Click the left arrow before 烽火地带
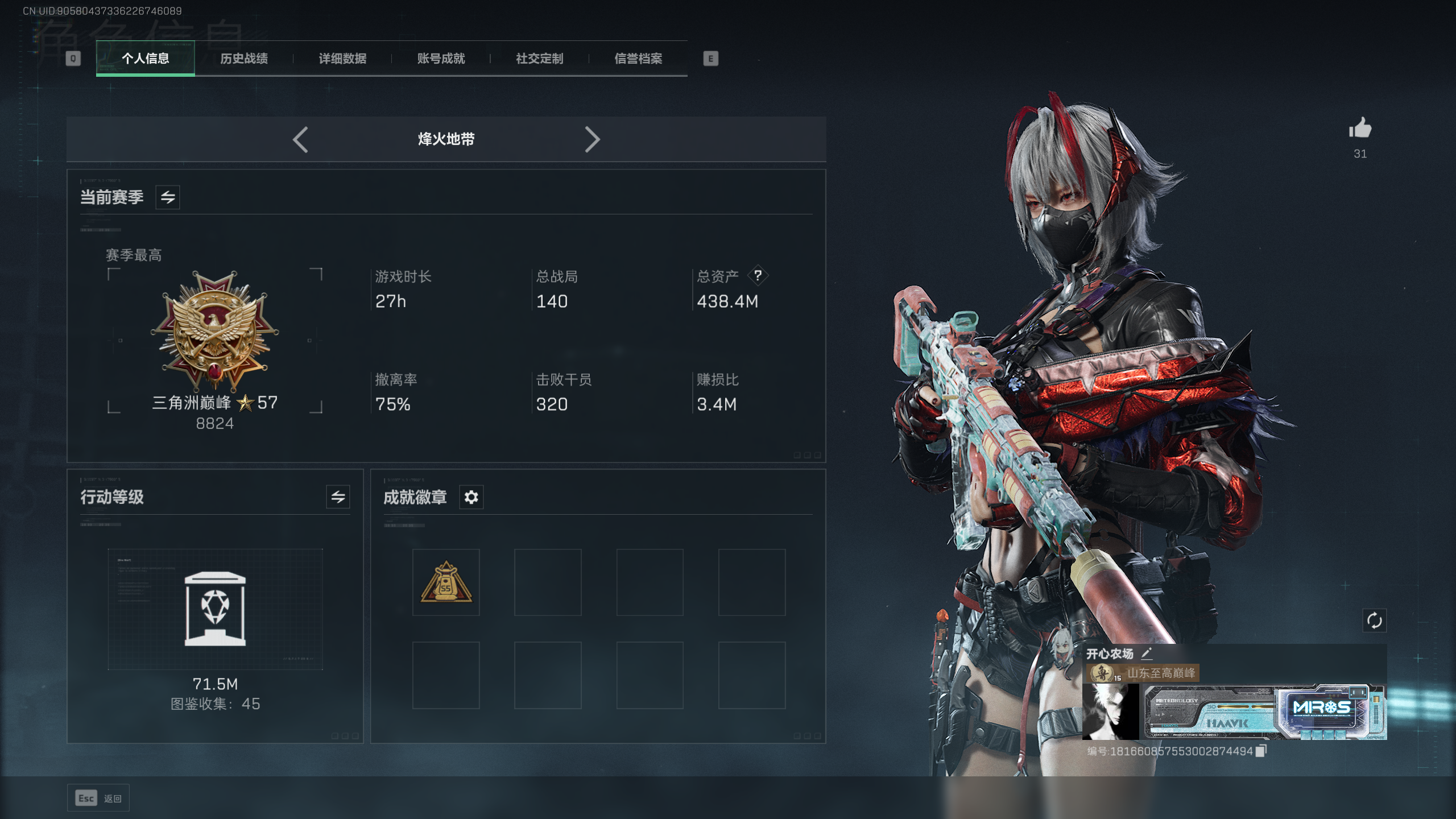This screenshot has width=1456, height=819. [301, 139]
